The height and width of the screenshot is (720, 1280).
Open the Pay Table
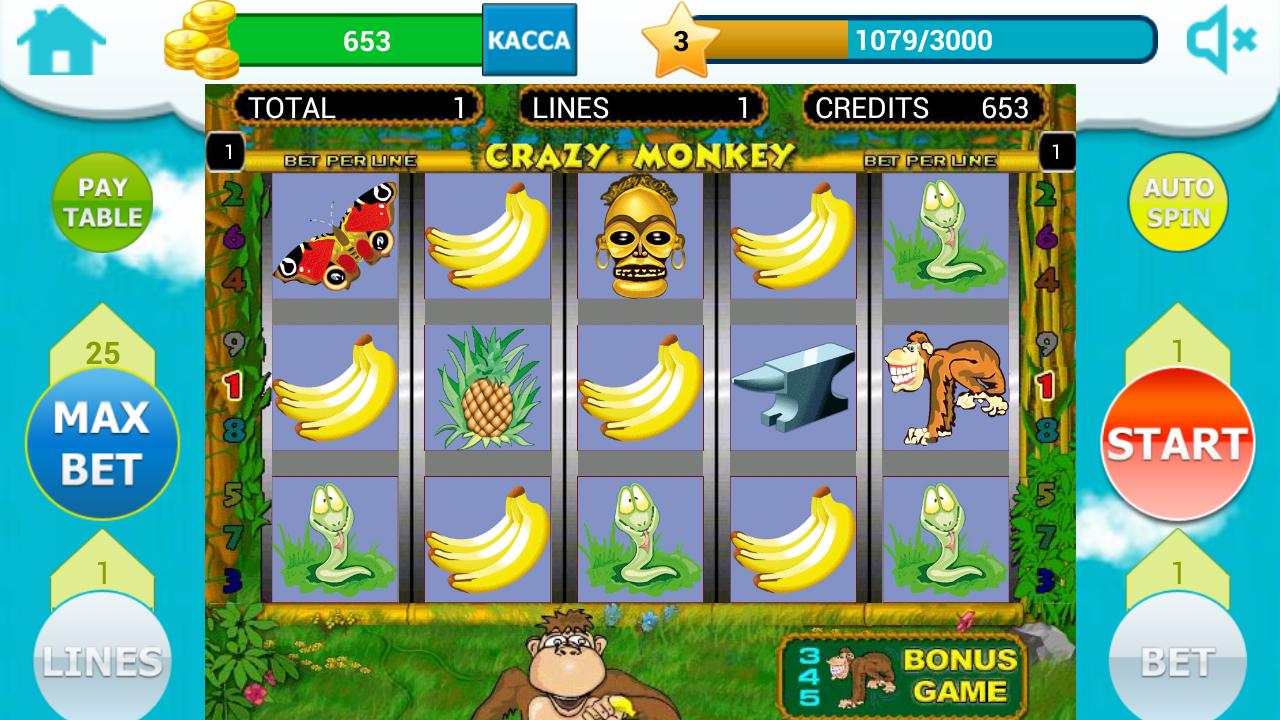click(x=102, y=202)
